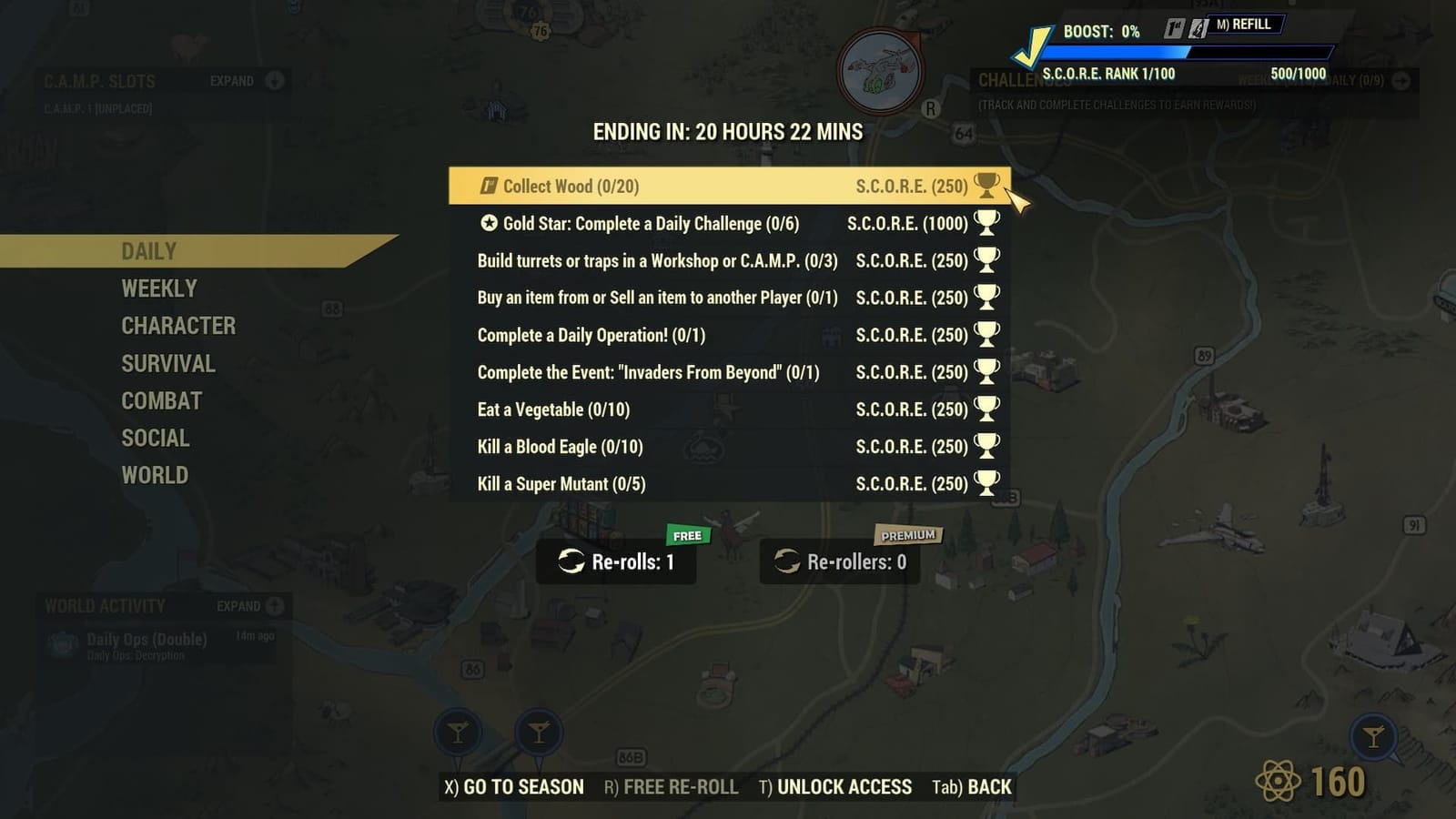Select the Gold Star icon on the daily challenge

[x=489, y=223]
